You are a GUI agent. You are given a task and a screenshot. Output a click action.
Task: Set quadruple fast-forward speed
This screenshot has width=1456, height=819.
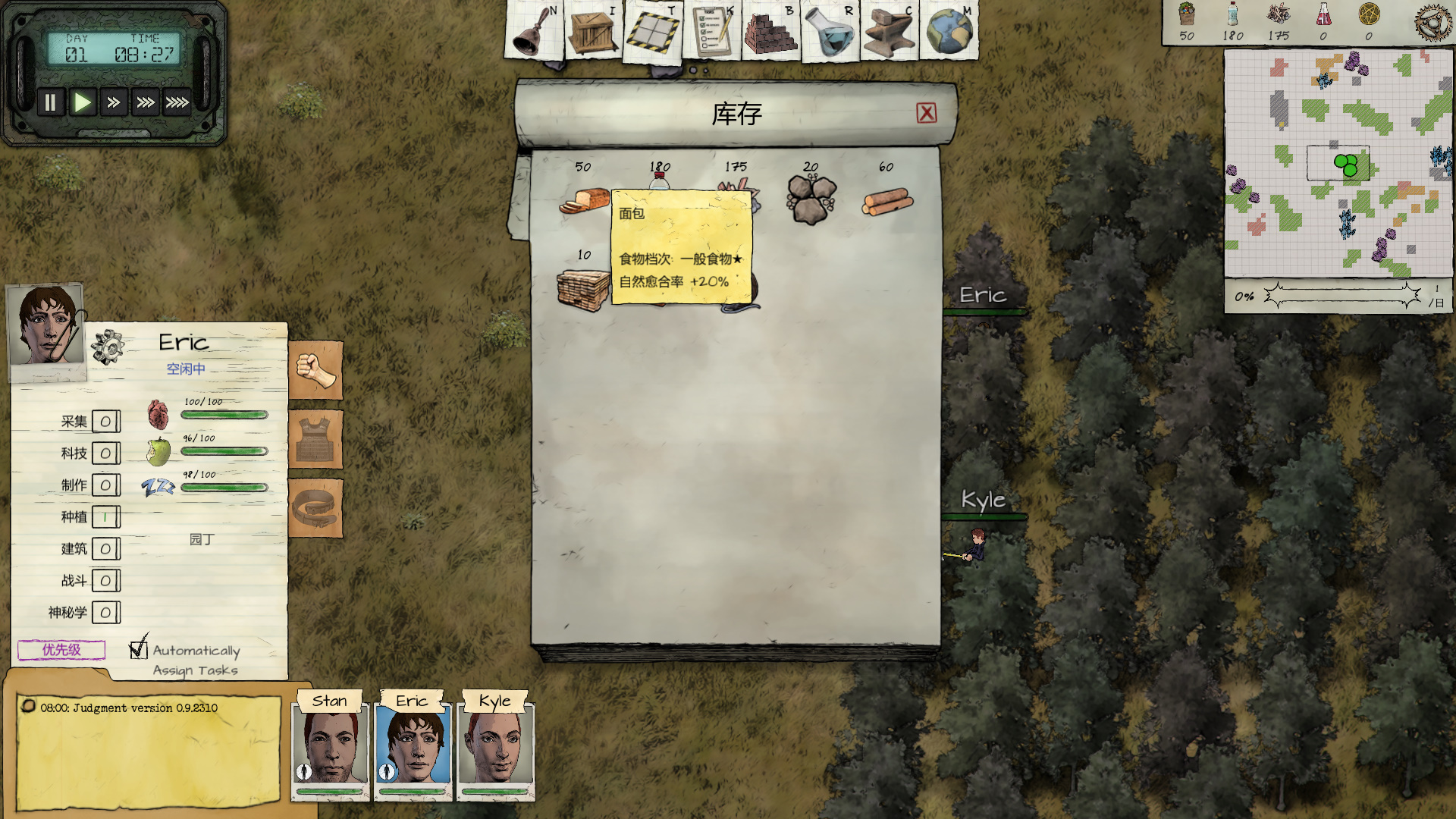pos(177,102)
